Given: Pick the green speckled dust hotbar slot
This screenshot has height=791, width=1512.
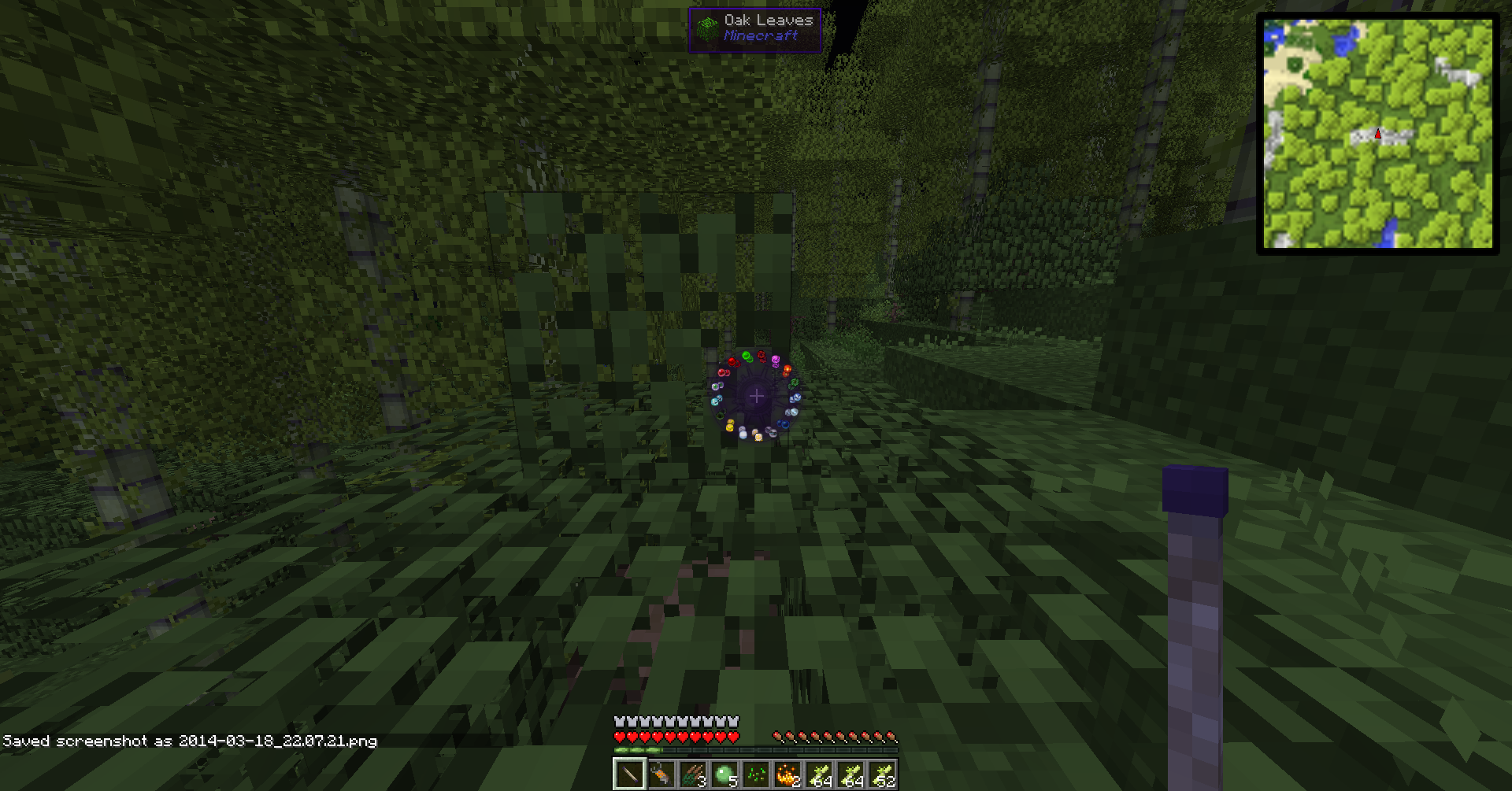Looking at the screenshot, I should click(756, 775).
